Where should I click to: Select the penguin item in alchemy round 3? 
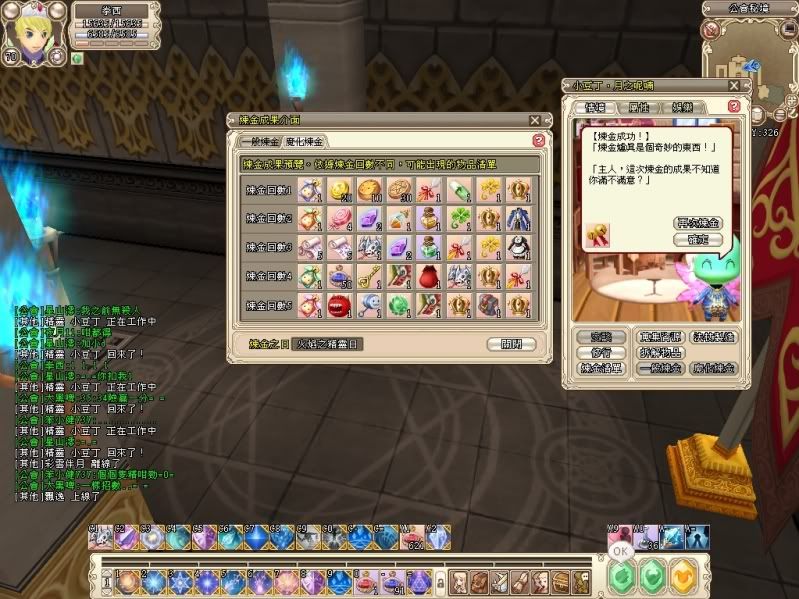click(517, 246)
